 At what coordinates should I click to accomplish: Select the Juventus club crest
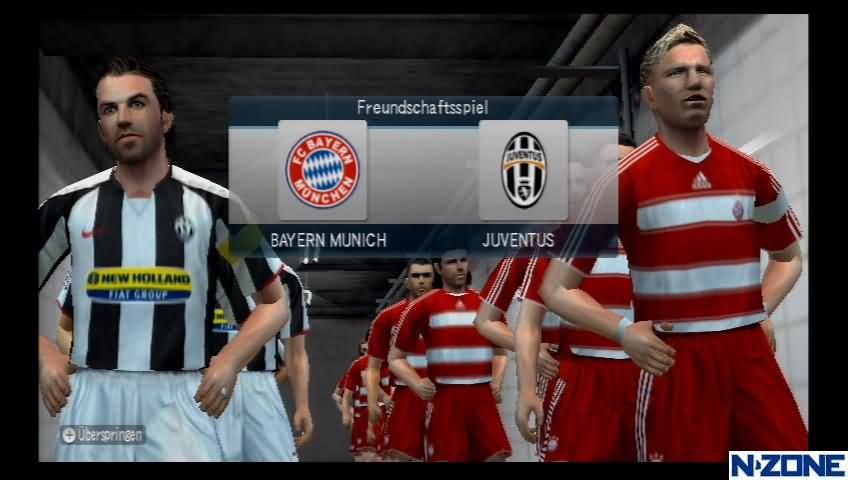pos(523,170)
